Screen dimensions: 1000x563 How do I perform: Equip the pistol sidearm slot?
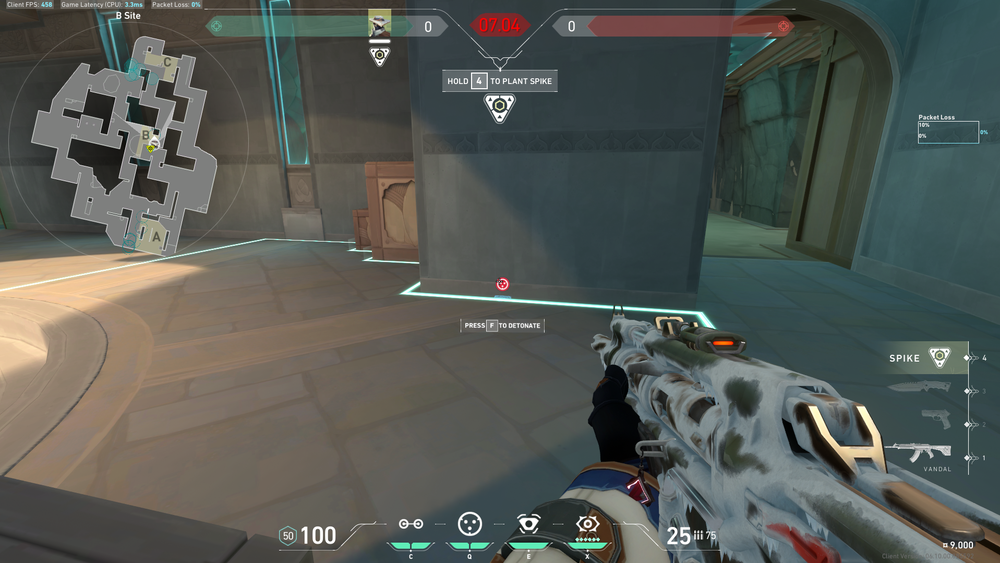point(936,420)
